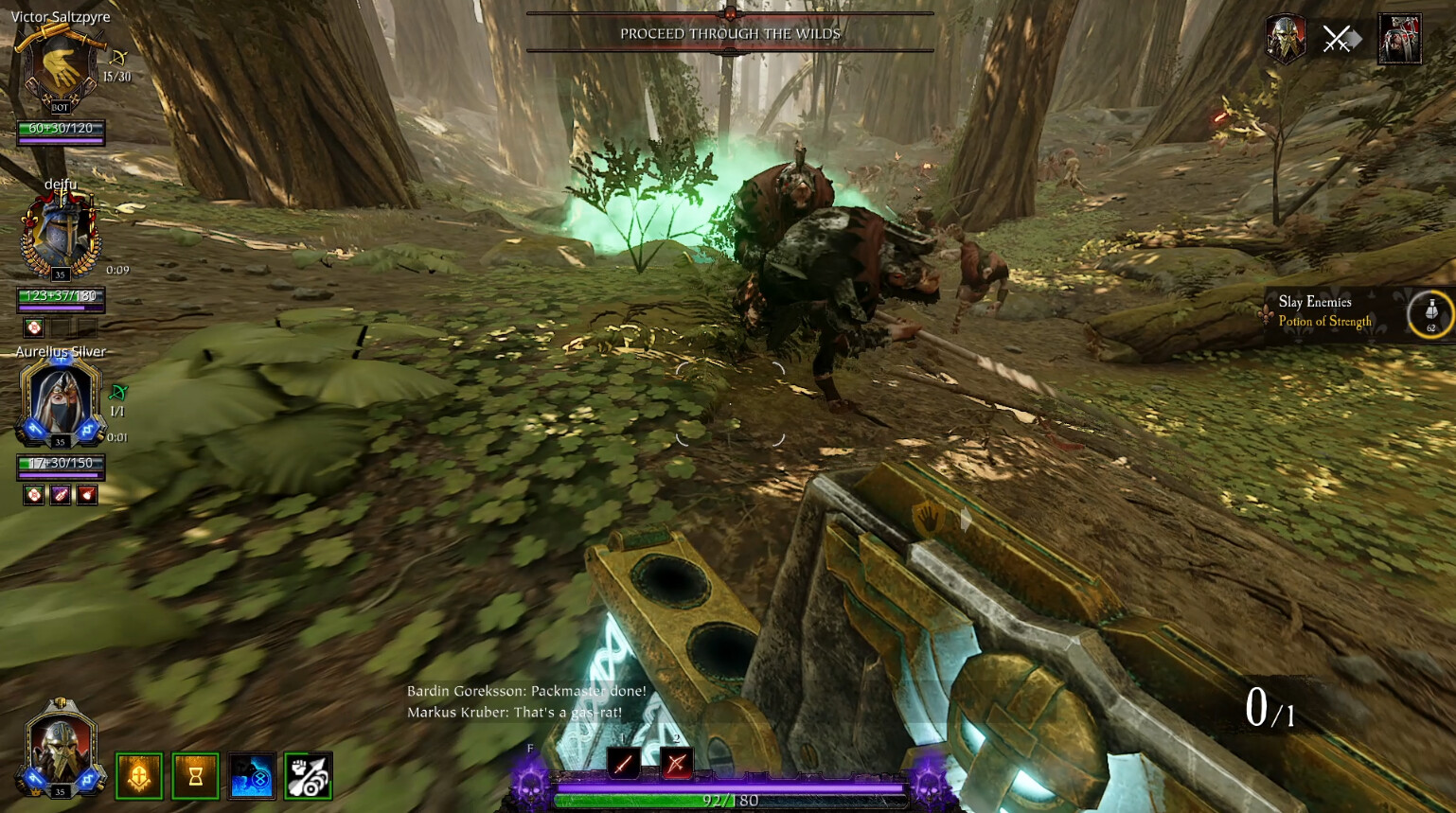Click the Potion of Strength progress ring
The image size is (1456, 813).
tap(1430, 313)
